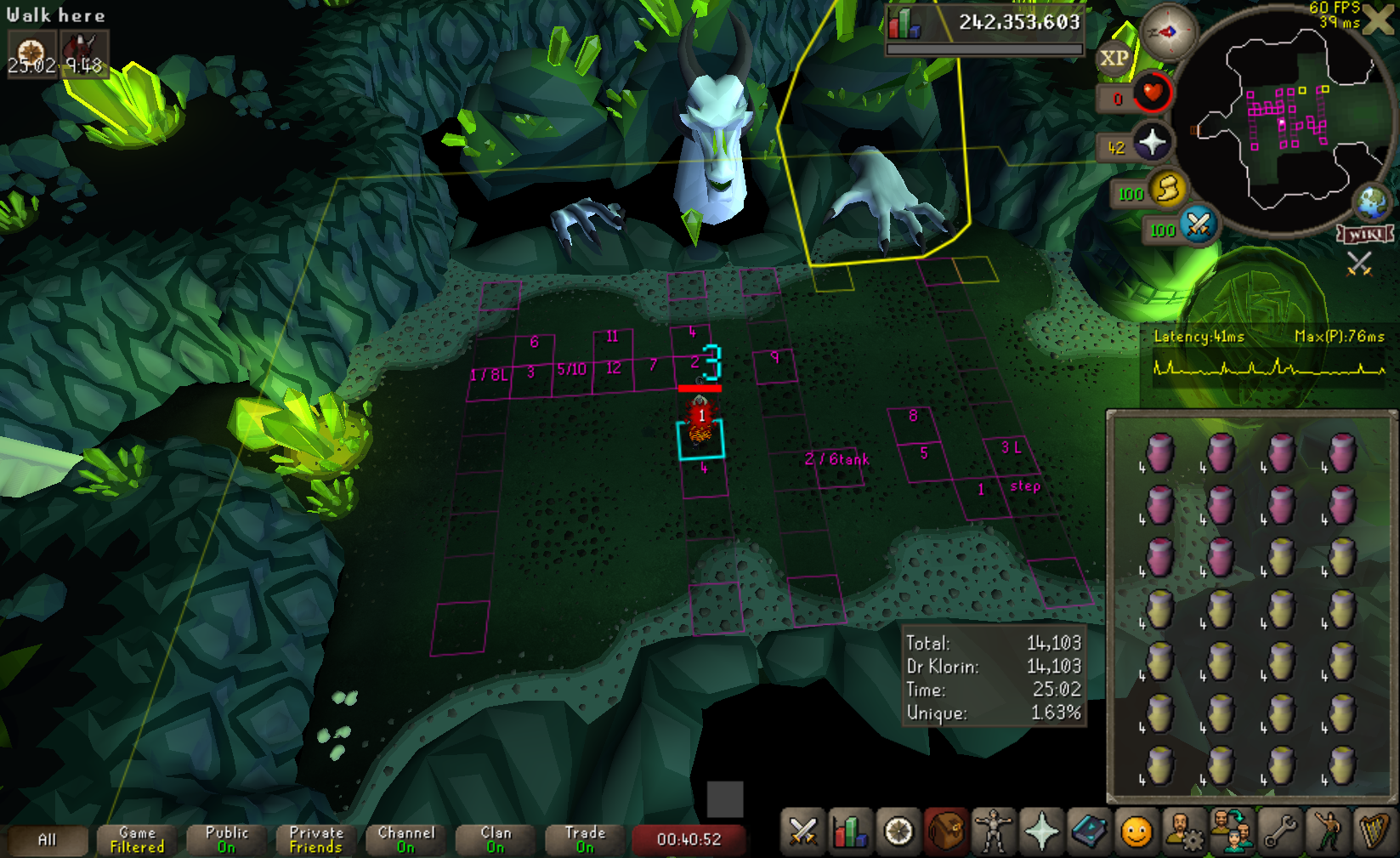Click the Wiki lookup banner
Viewport: 1400px width, 858px height.
tap(1365, 234)
